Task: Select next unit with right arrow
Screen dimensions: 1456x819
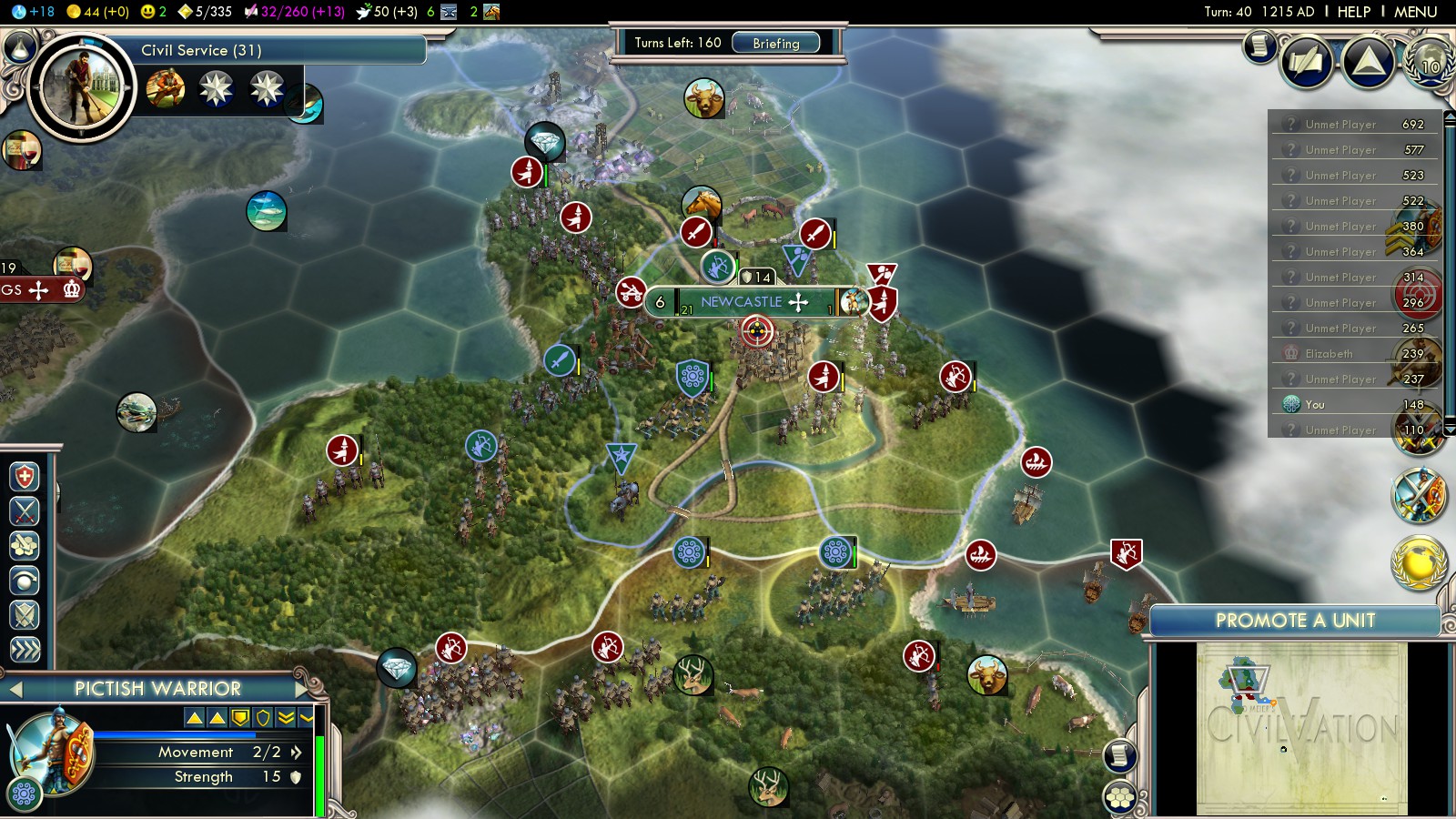Action: pos(301,689)
